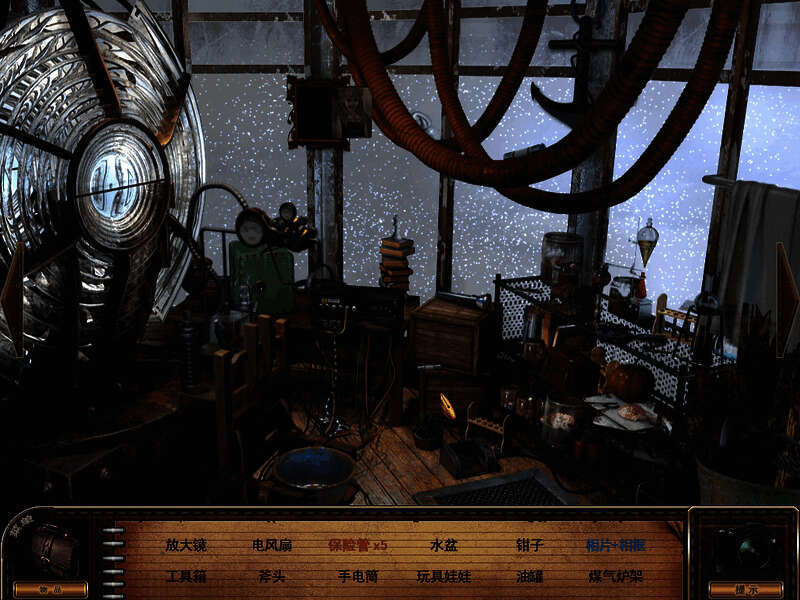Viewport: 800px width, 600px height.
Task: Choose 油罐 from the item list
Action: (529, 577)
